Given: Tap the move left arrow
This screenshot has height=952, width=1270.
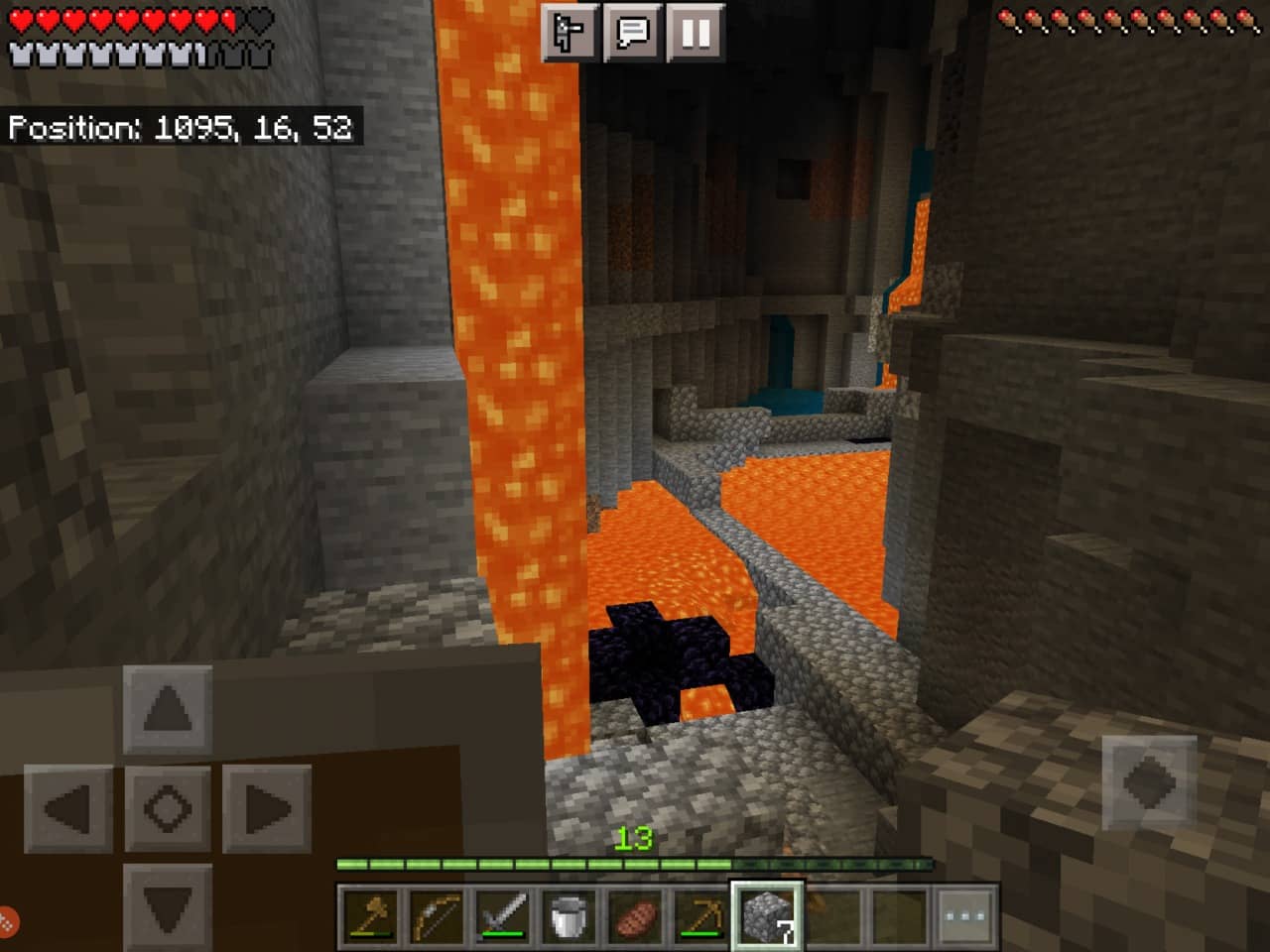Looking at the screenshot, I should [68, 808].
